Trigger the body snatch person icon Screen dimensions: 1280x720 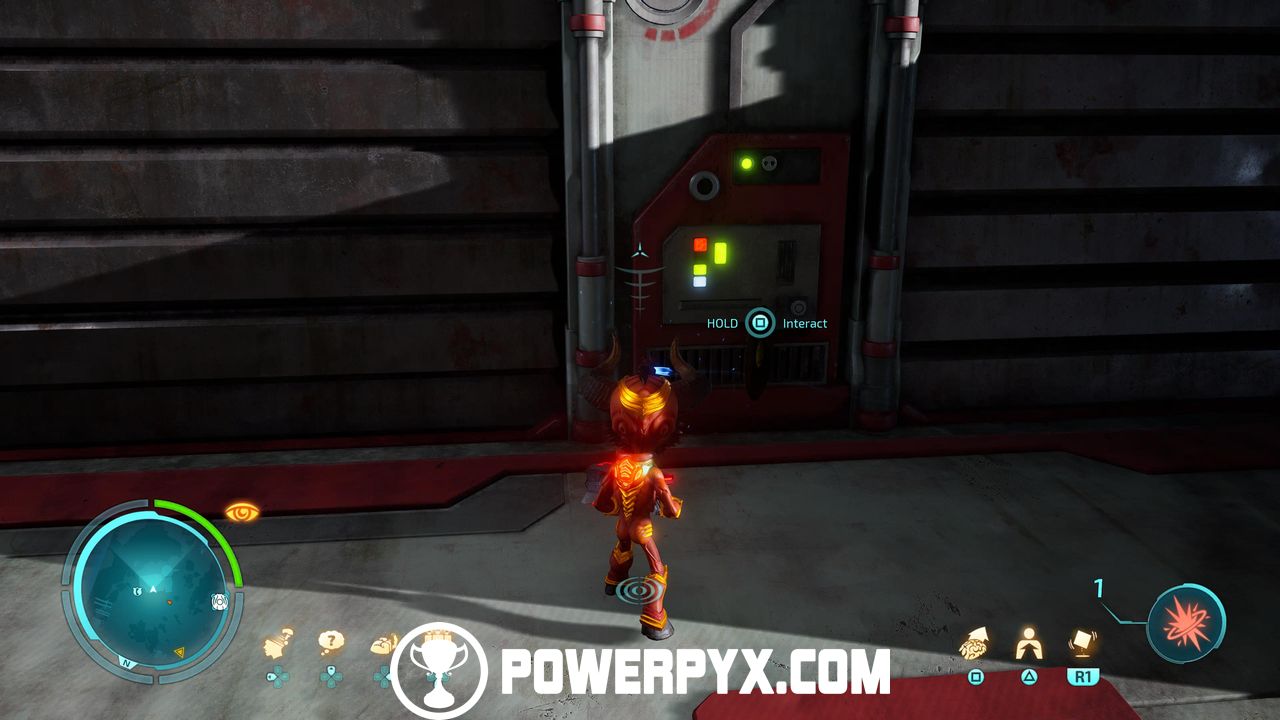[1028, 645]
